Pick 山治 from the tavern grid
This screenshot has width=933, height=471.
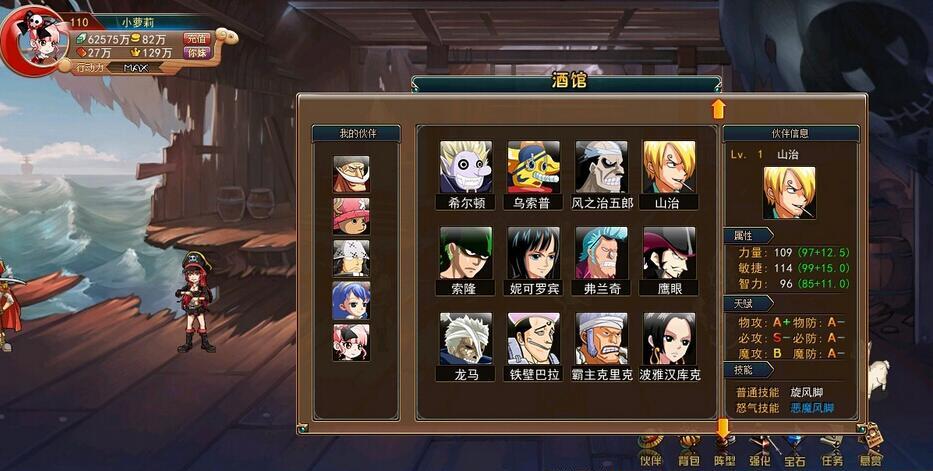(x=669, y=166)
